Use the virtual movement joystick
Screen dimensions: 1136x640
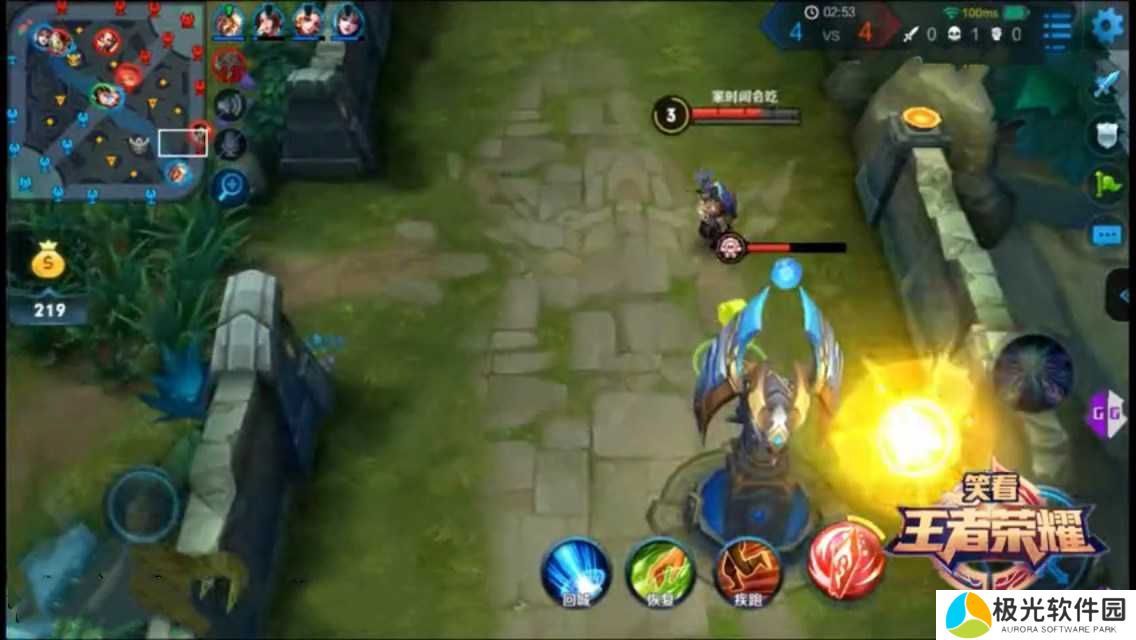(143, 505)
